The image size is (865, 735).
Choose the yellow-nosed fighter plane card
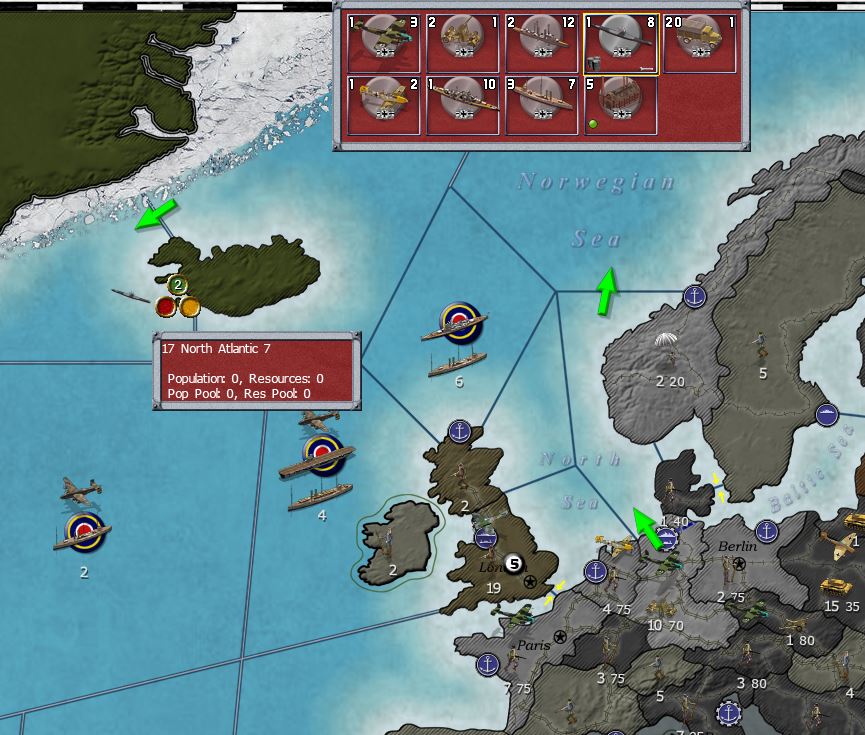pyautogui.click(x=385, y=105)
